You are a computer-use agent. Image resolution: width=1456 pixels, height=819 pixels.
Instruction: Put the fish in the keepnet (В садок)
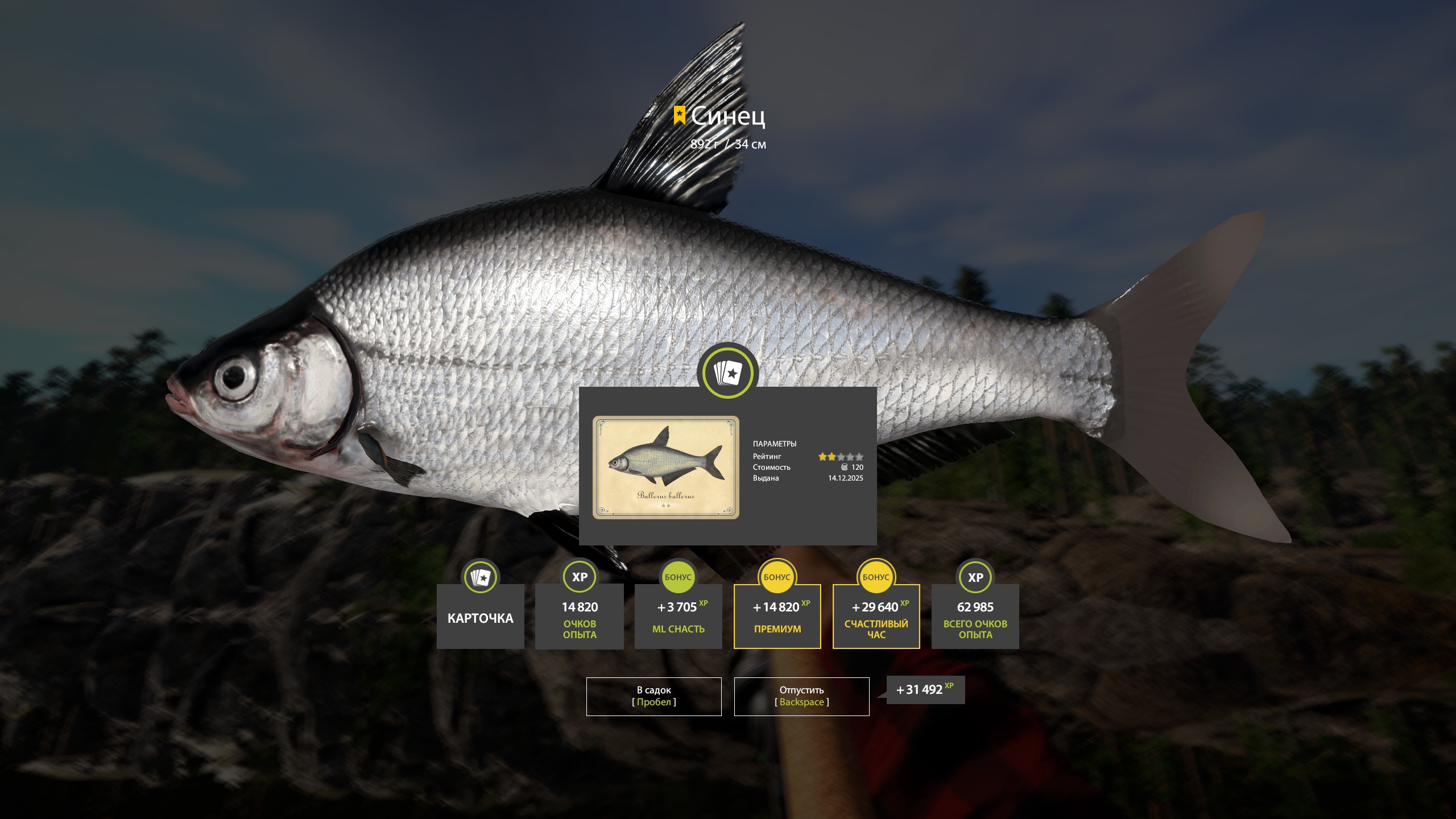click(x=653, y=696)
